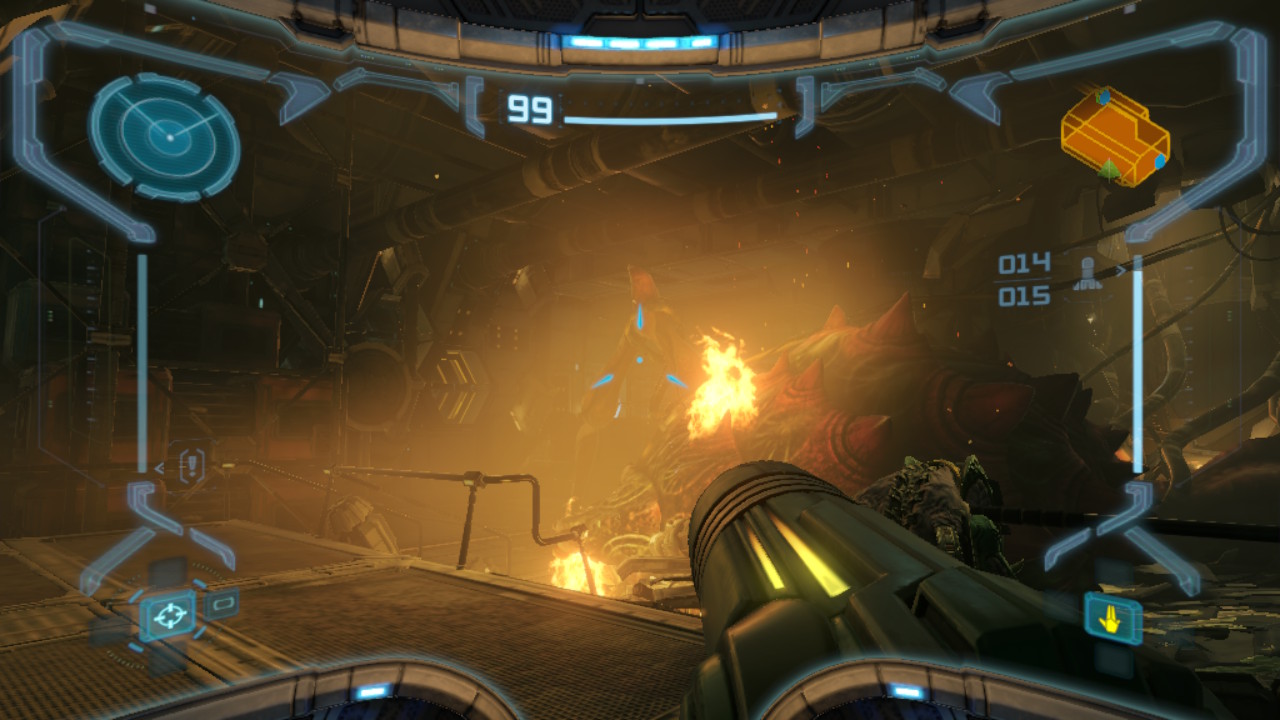Click the exclamation threat warning icon
The image size is (1280, 720).
191,464
